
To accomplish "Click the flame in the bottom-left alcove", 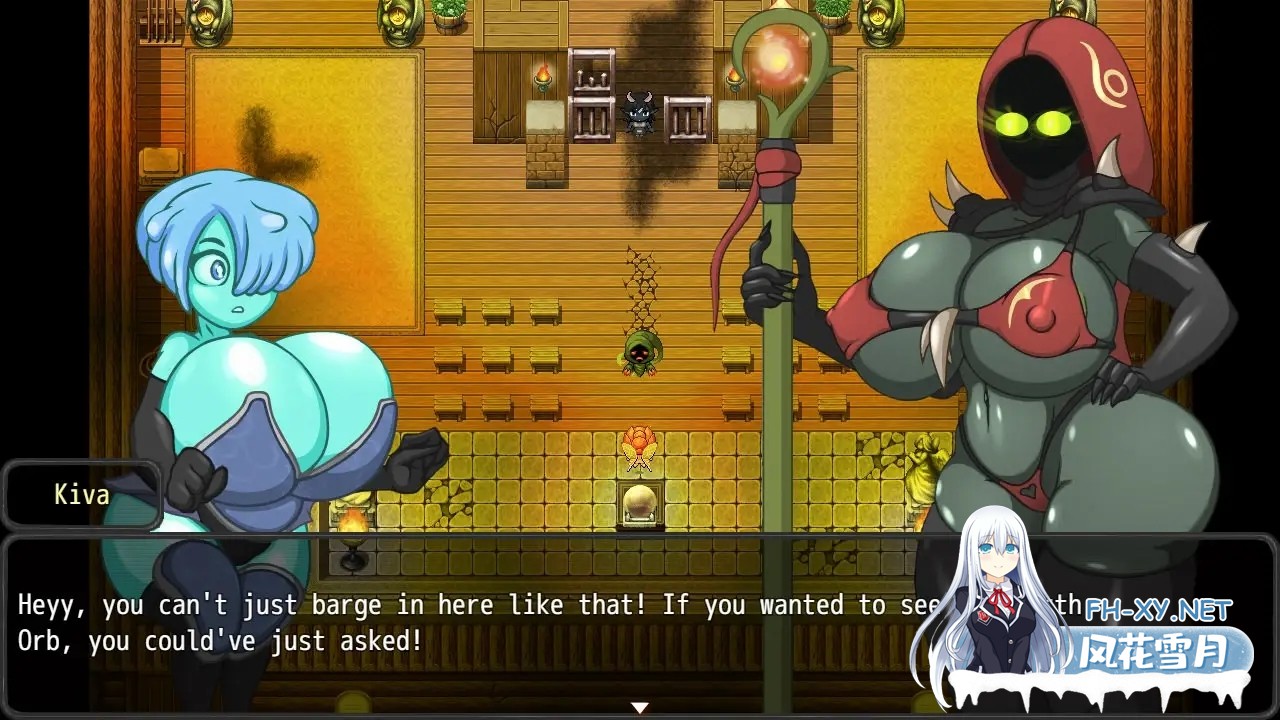I will (x=352, y=522).
